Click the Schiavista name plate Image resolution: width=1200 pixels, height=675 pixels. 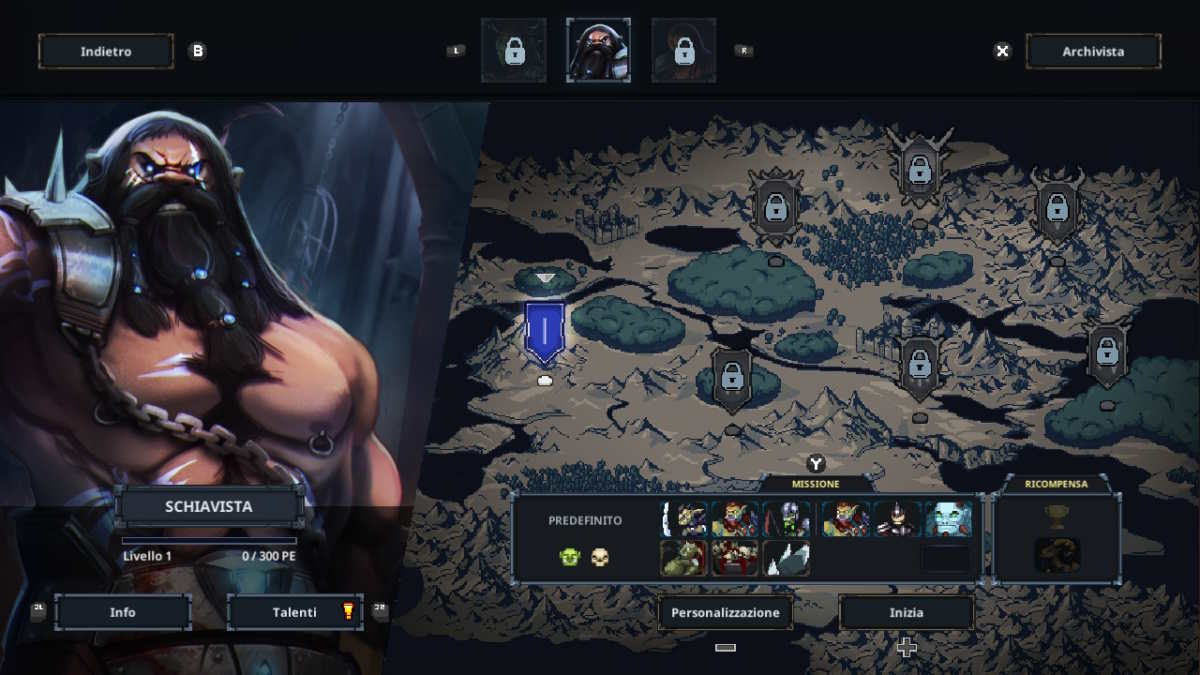pyautogui.click(x=208, y=506)
